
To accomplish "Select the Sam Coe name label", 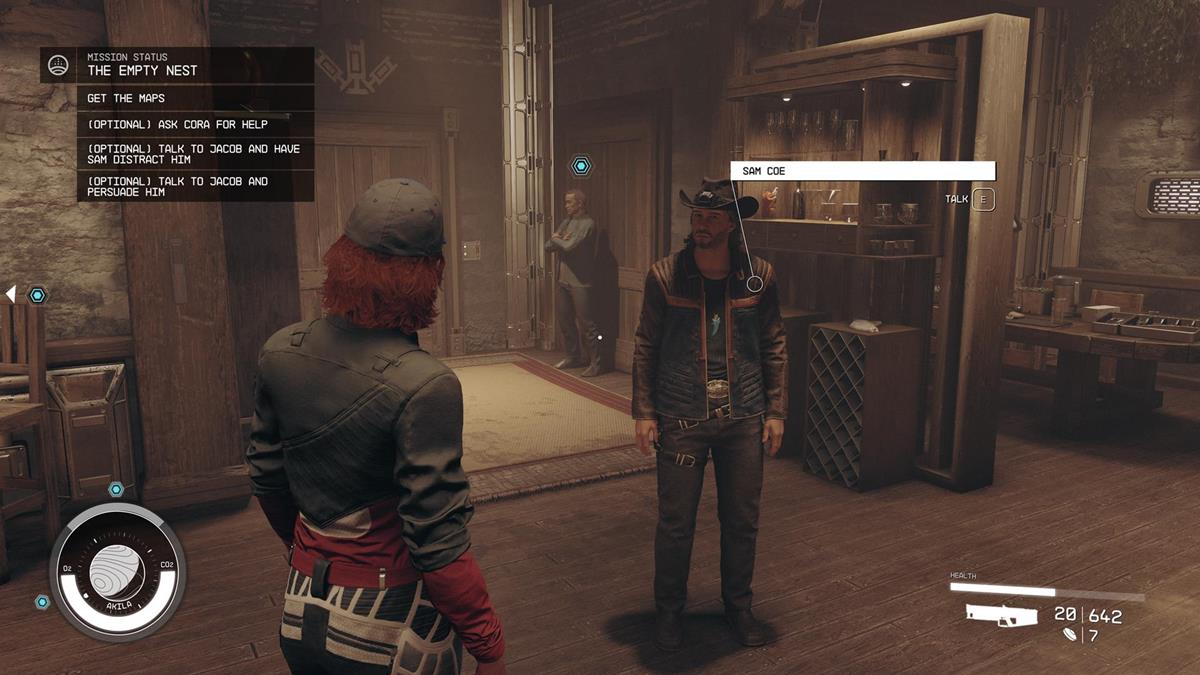I will pos(862,171).
